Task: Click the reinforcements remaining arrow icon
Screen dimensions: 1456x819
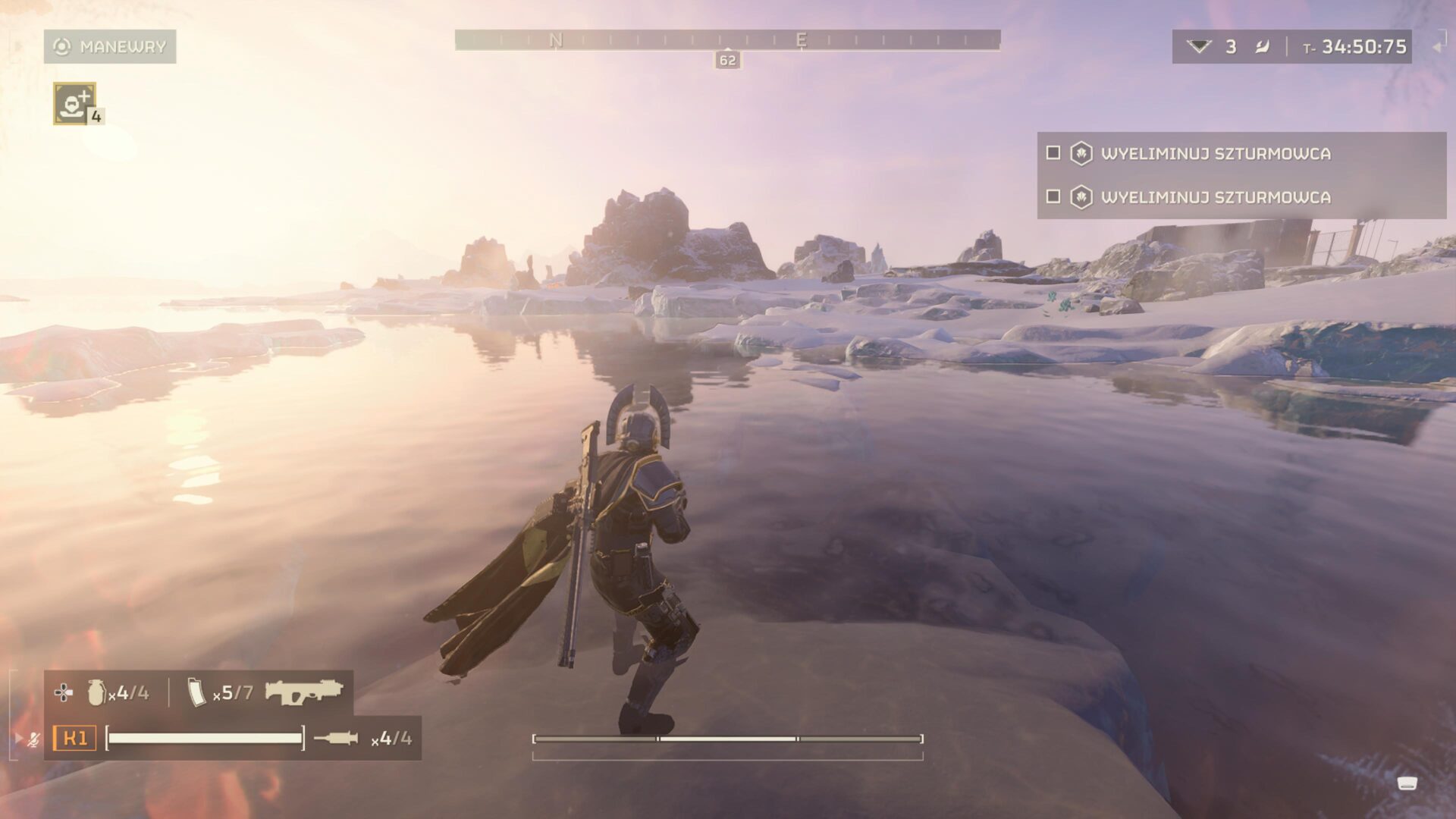Action: pos(1199,47)
